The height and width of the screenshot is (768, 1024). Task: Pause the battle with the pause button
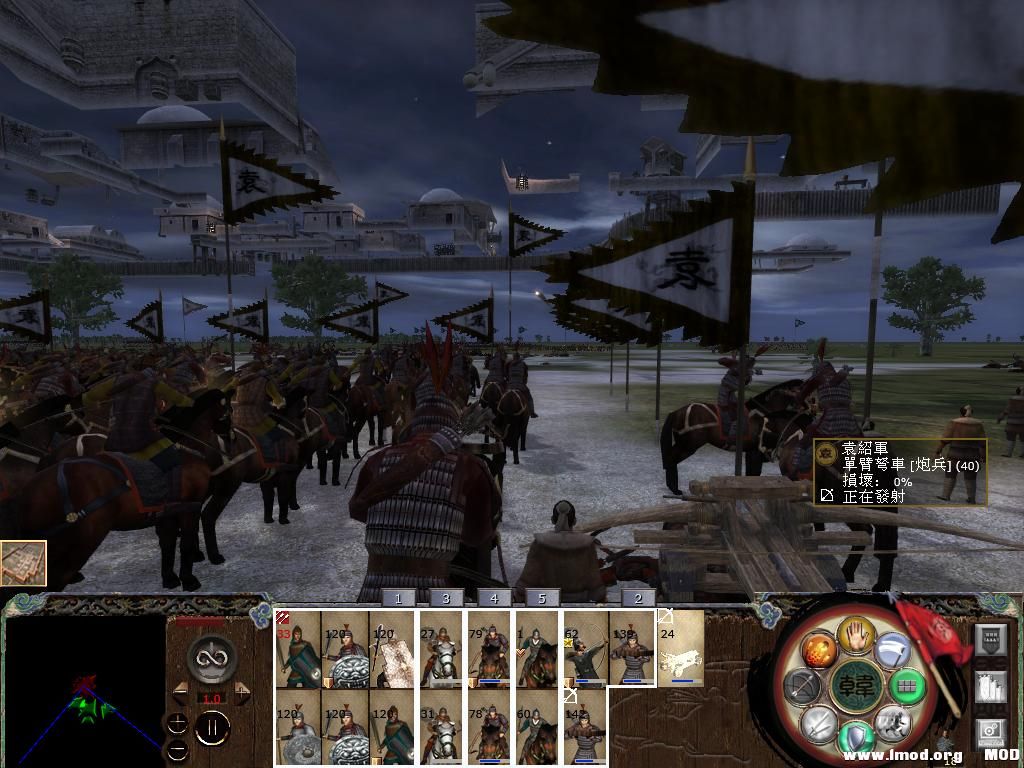pos(211,727)
